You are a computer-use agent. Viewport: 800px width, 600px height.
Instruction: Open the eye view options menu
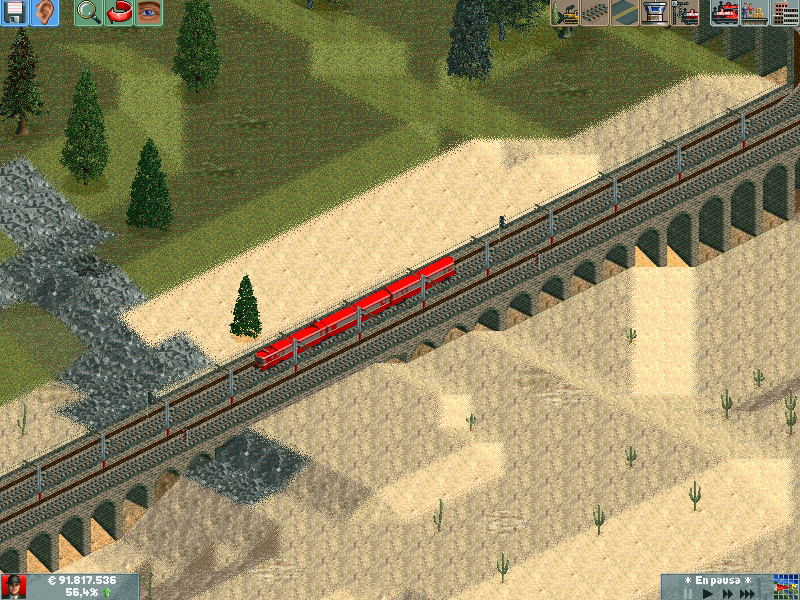[148, 13]
